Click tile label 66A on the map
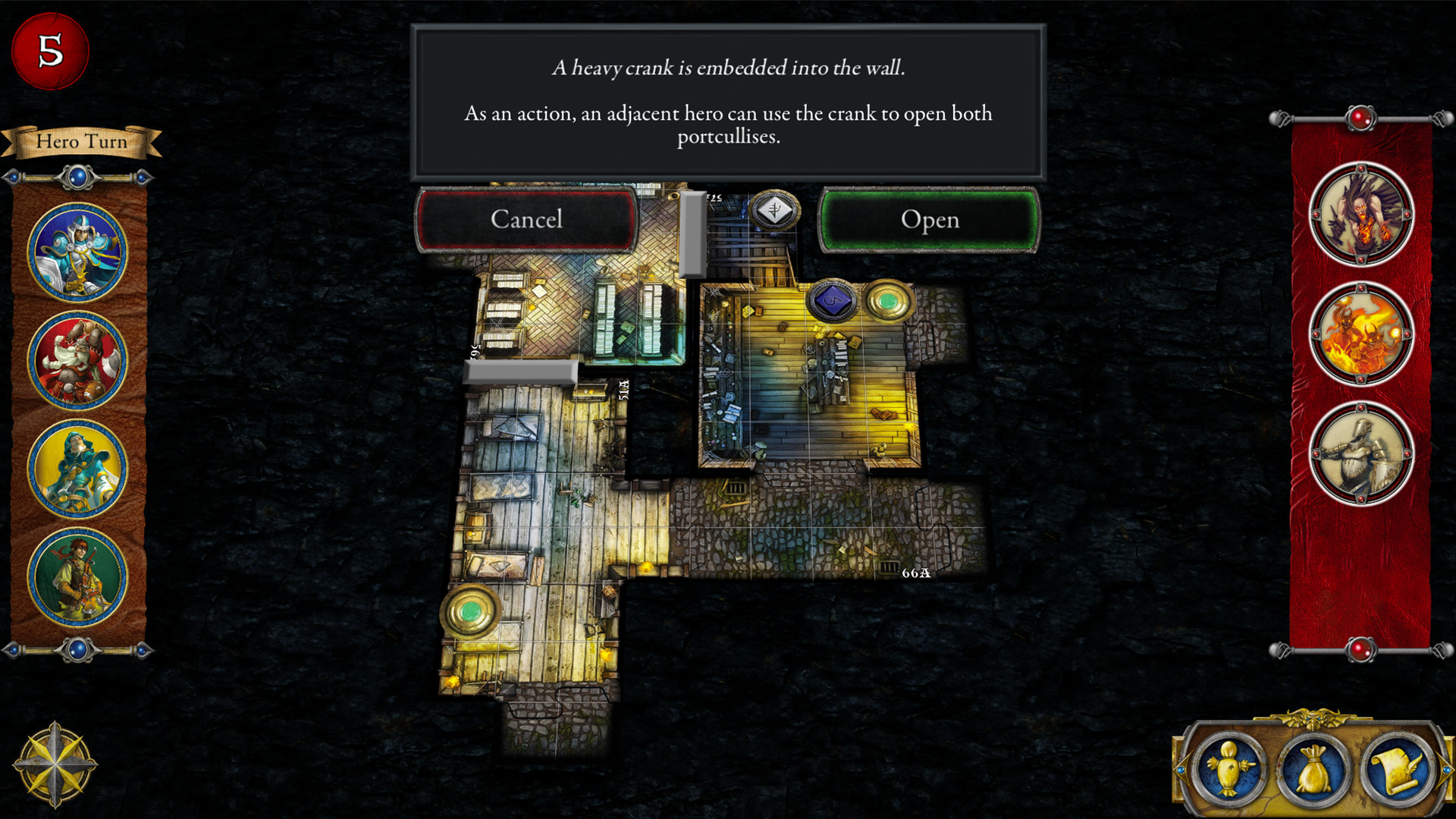 tap(915, 573)
